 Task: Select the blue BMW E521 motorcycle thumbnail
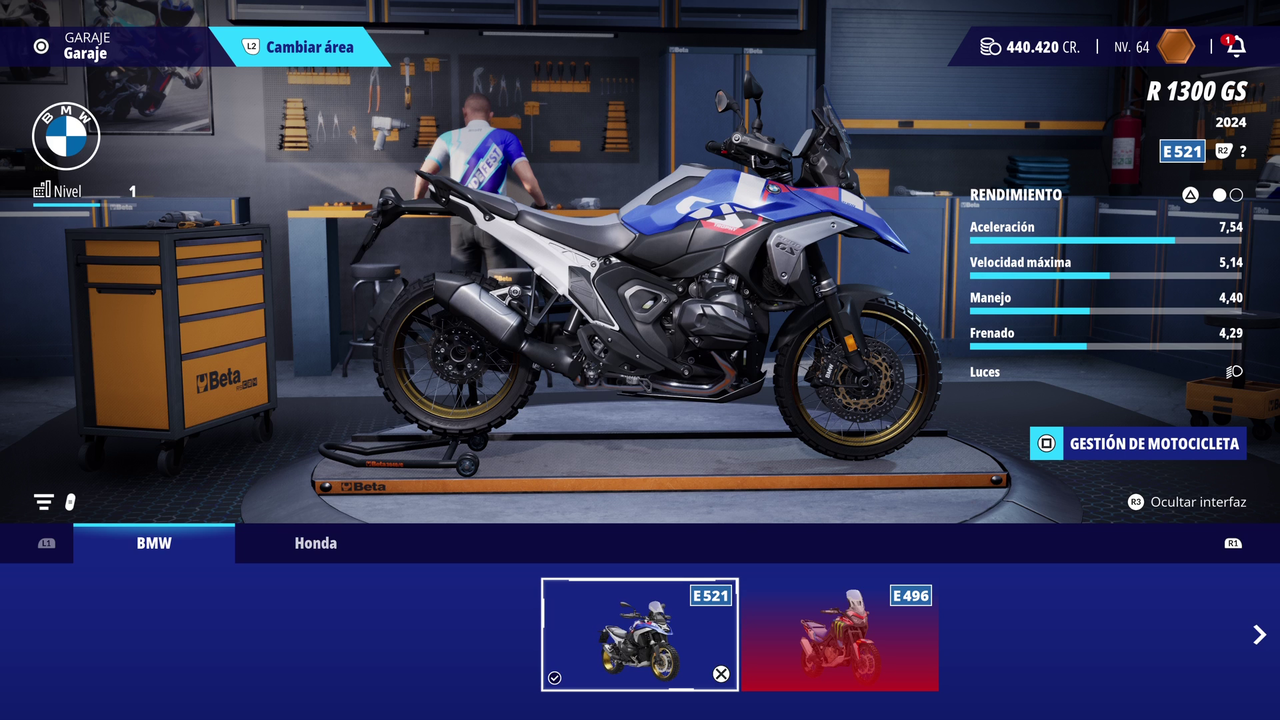coord(639,634)
